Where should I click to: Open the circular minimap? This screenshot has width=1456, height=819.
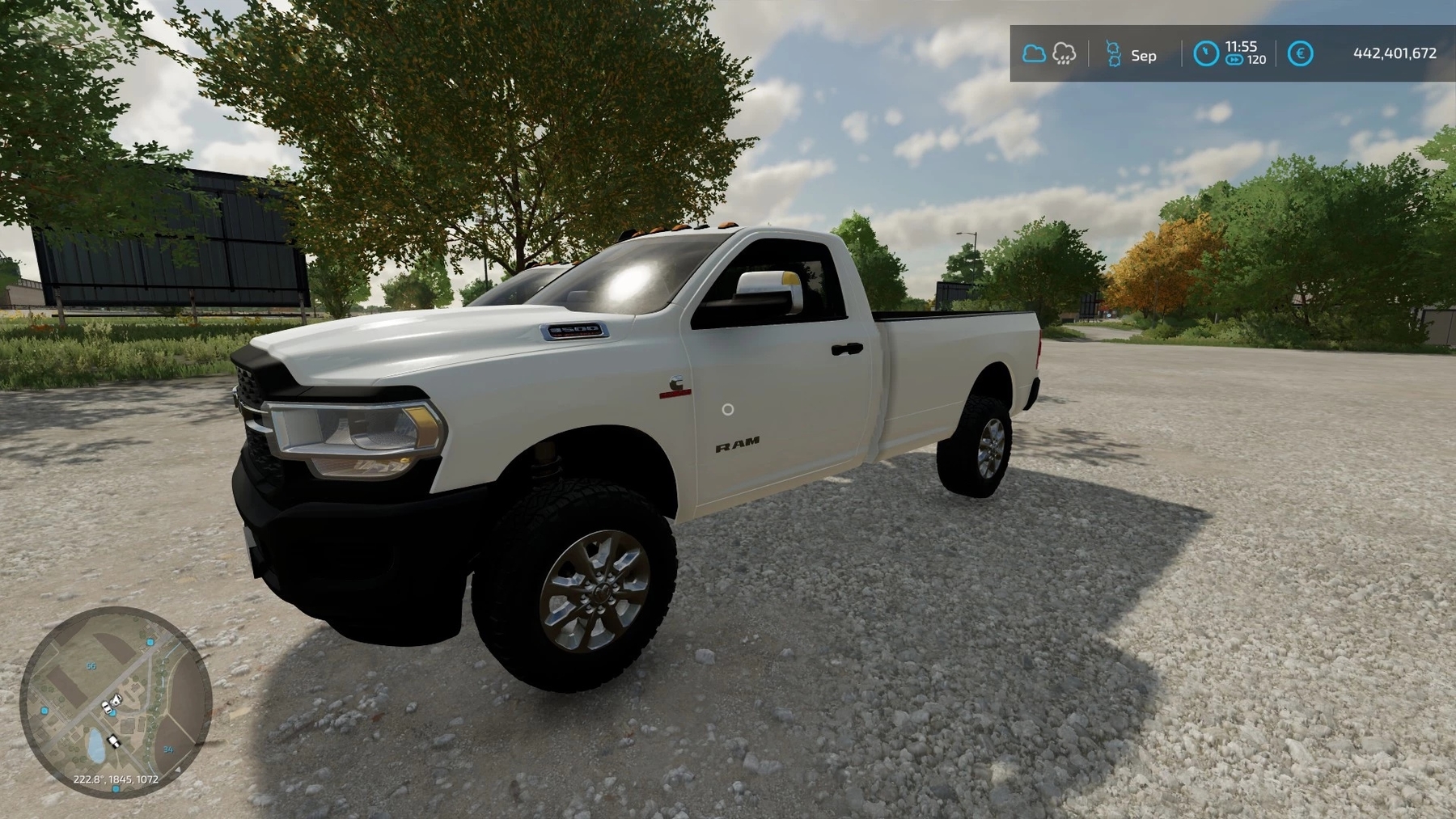pos(116,702)
